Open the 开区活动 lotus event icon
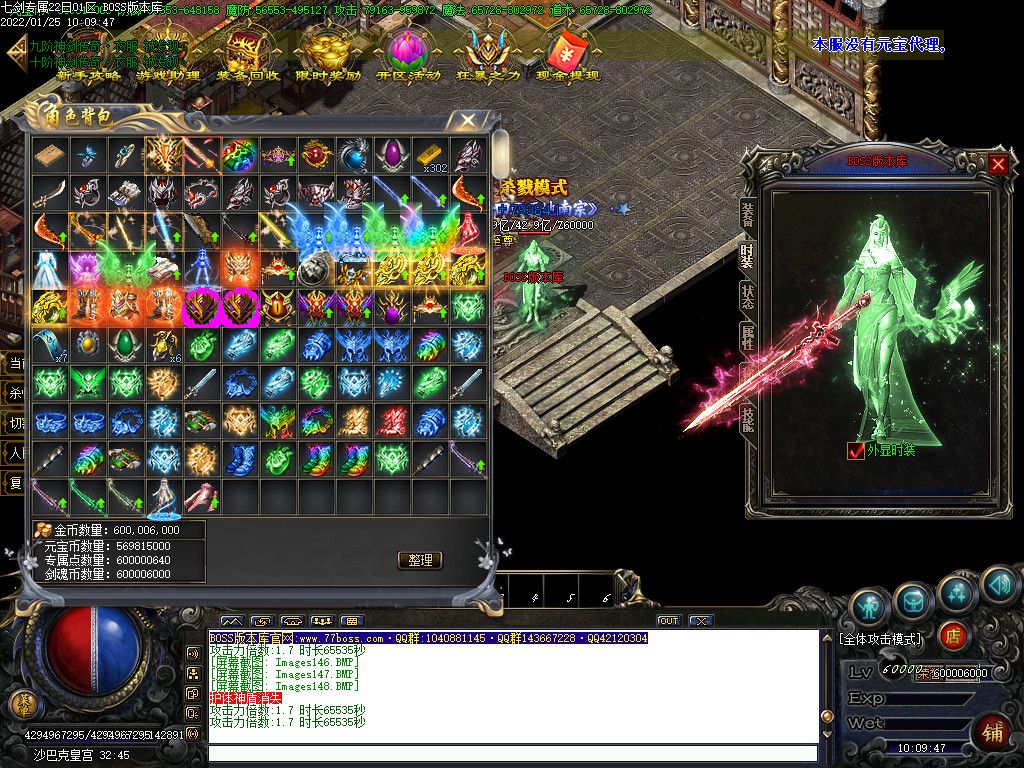Viewport: 1024px width, 768px height. 408,56
